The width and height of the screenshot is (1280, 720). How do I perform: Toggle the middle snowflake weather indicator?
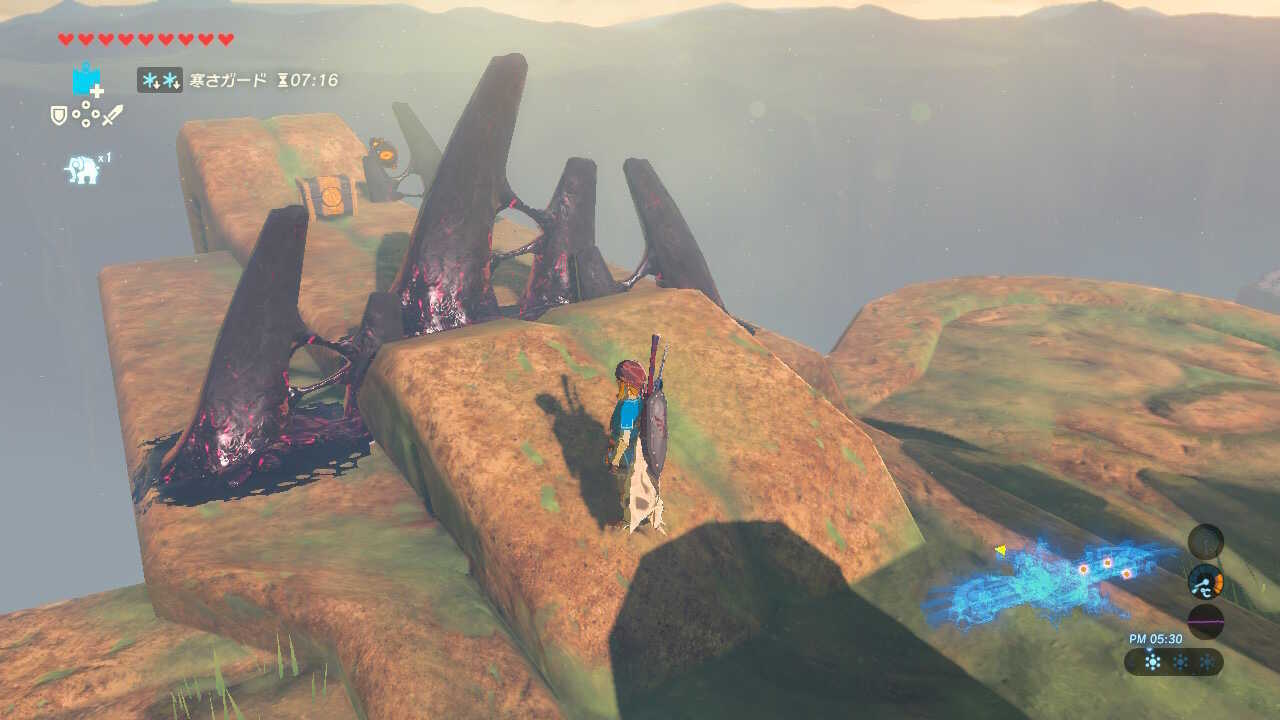point(1180,661)
